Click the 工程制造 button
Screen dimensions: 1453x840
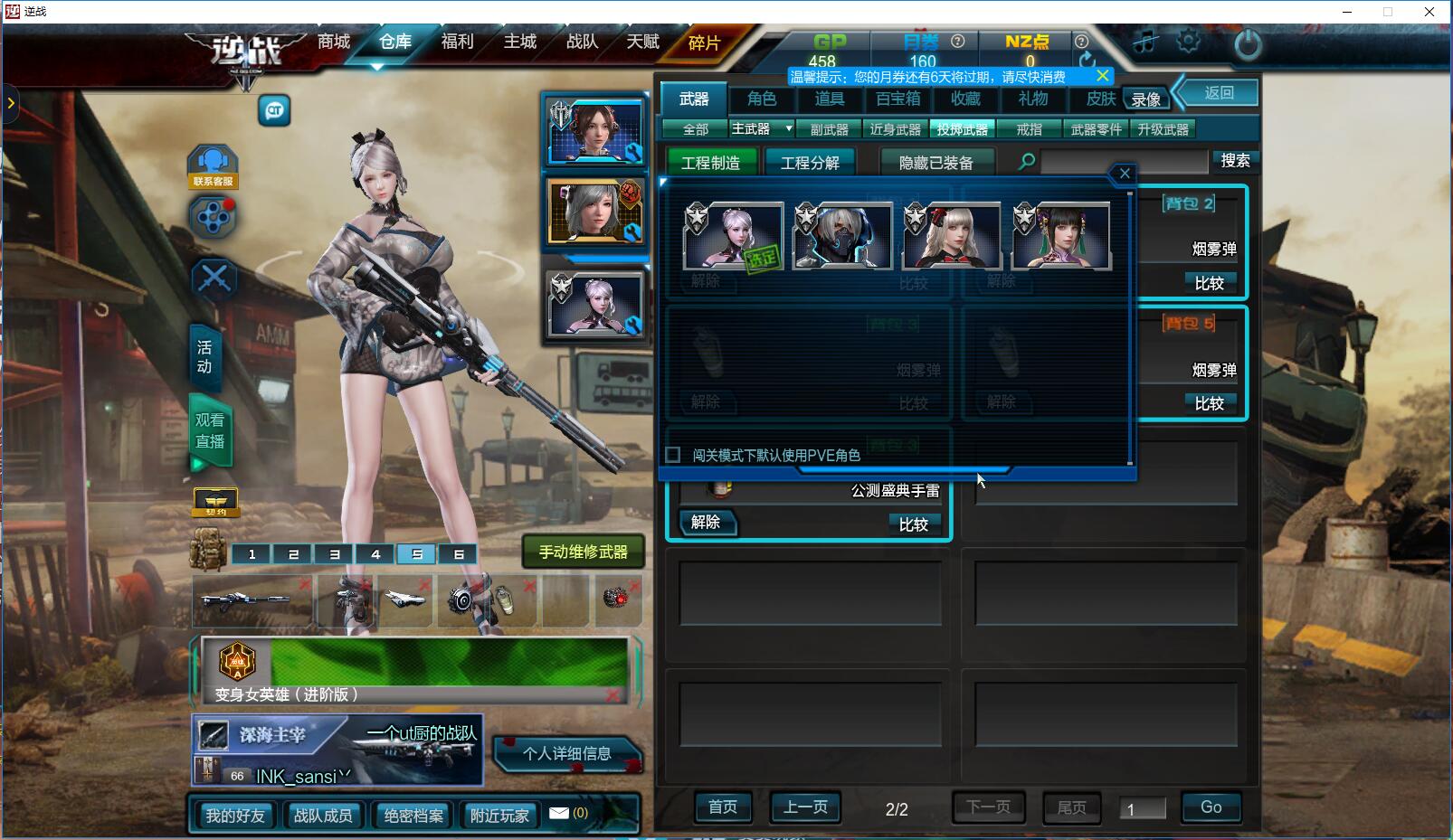coord(710,163)
